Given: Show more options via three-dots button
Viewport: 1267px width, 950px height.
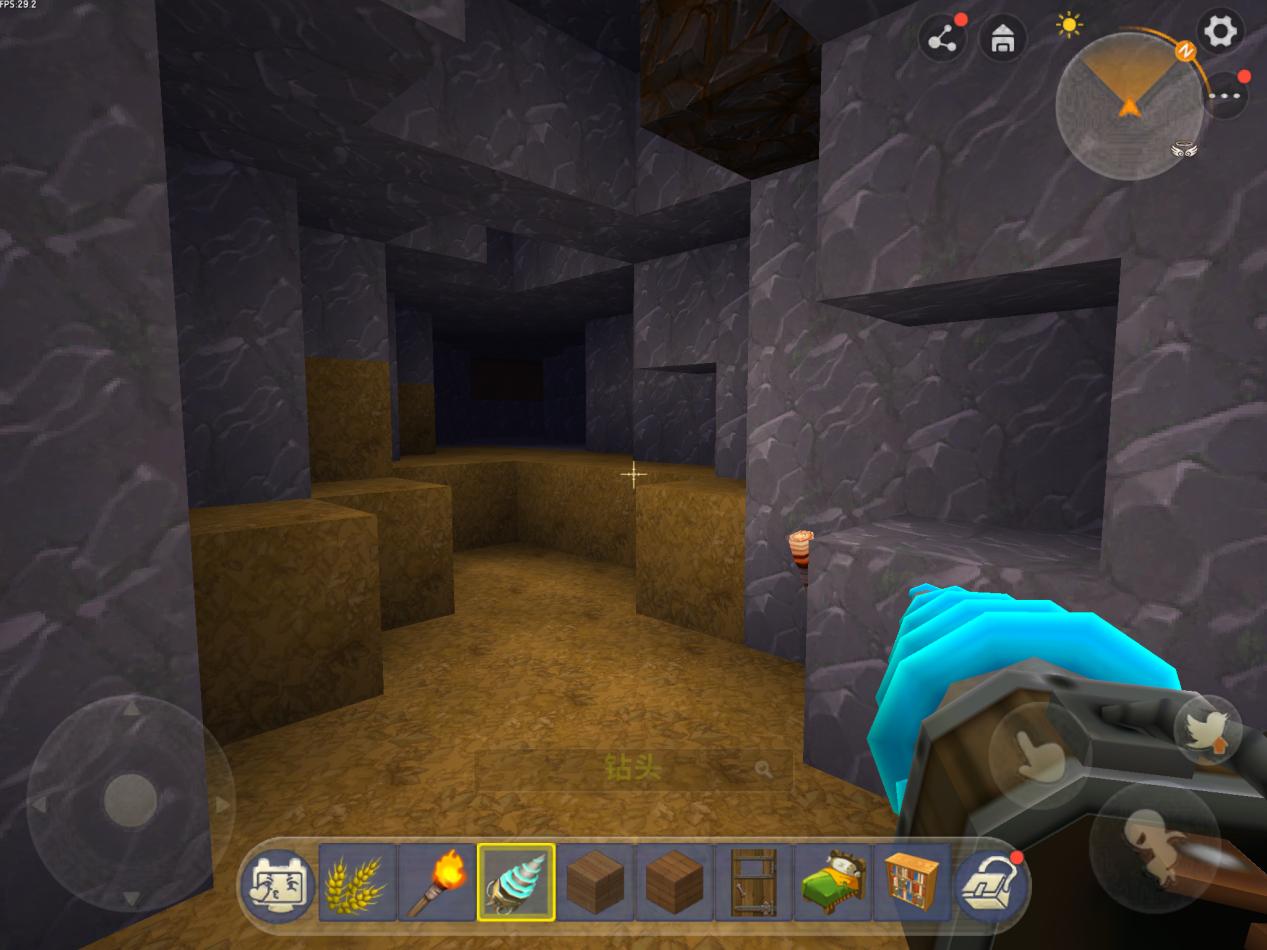Looking at the screenshot, I should [1225, 96].
